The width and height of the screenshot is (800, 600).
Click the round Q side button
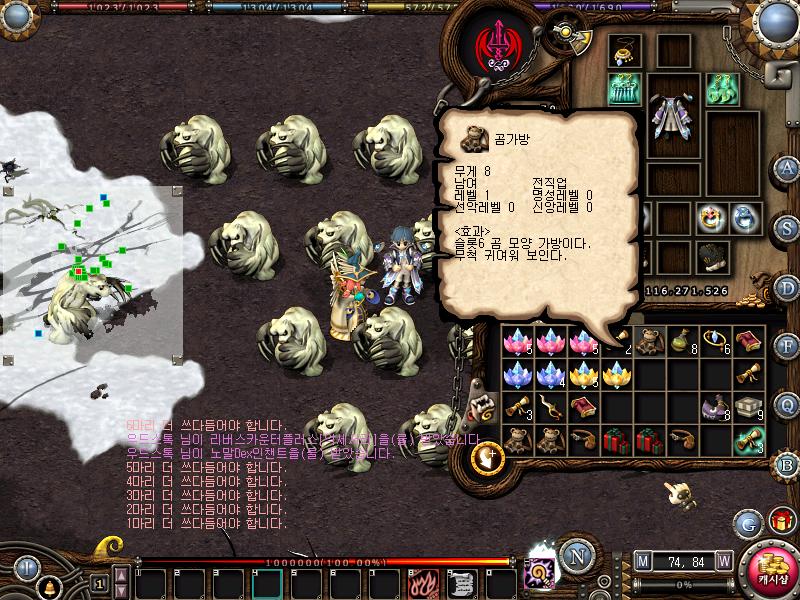787,405
